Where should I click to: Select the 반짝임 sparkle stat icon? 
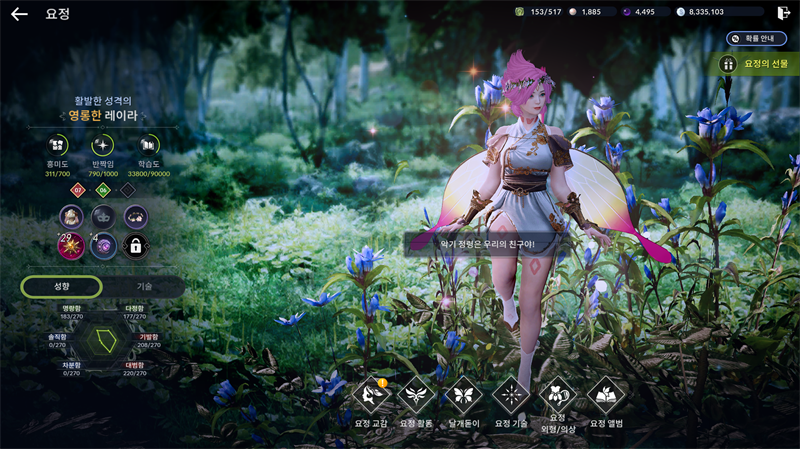103,147
